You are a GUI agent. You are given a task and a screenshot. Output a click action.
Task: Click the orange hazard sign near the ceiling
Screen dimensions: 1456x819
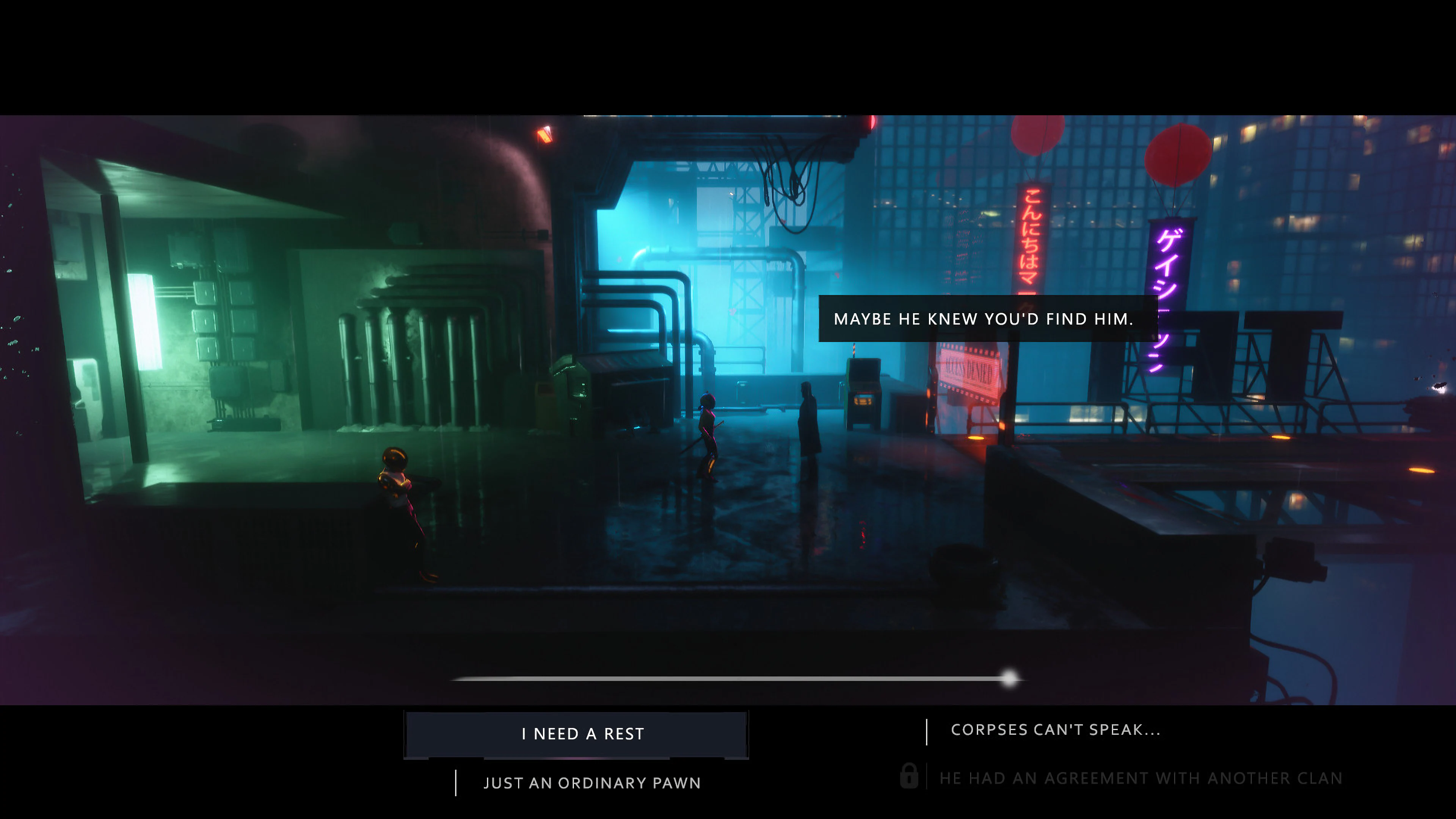point(544,136)
